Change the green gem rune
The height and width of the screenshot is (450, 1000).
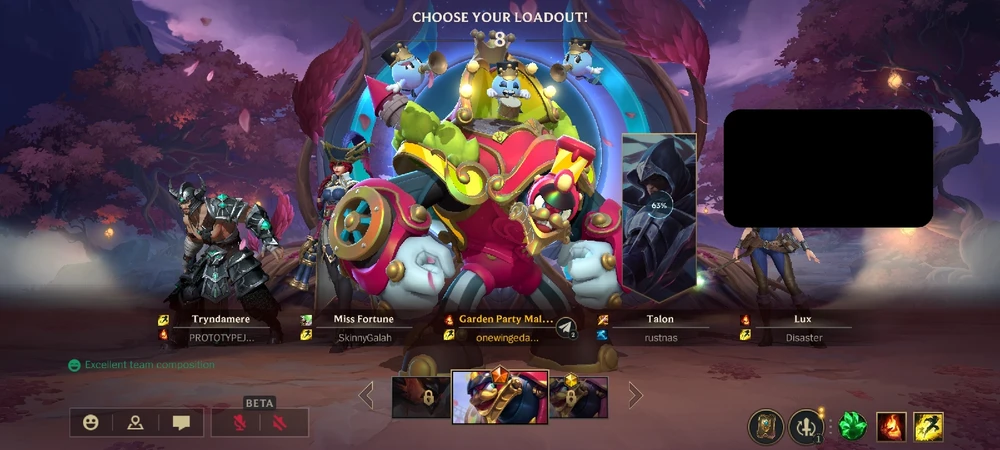853,427
